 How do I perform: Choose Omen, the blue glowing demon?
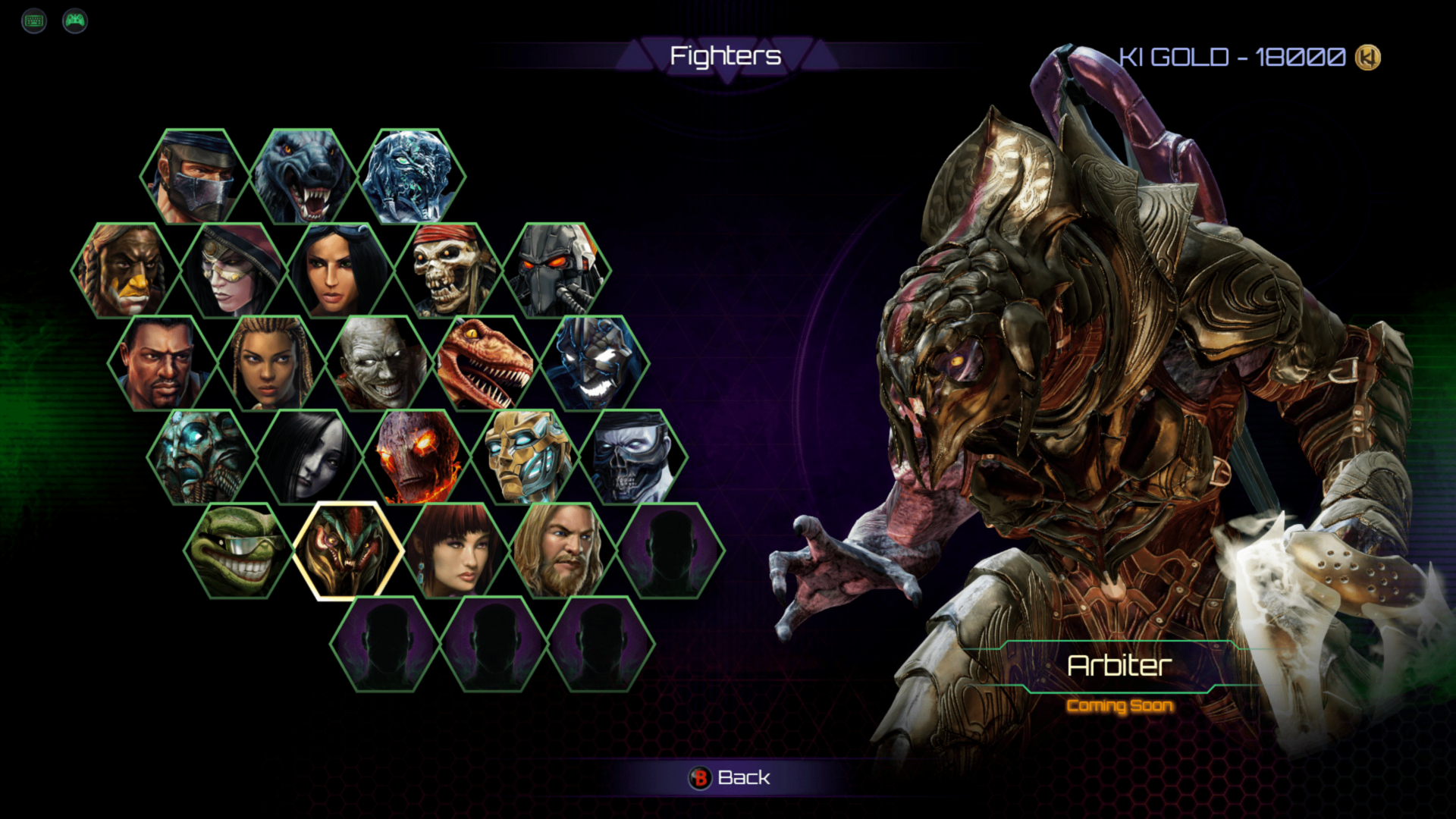[x=595, y=364]
